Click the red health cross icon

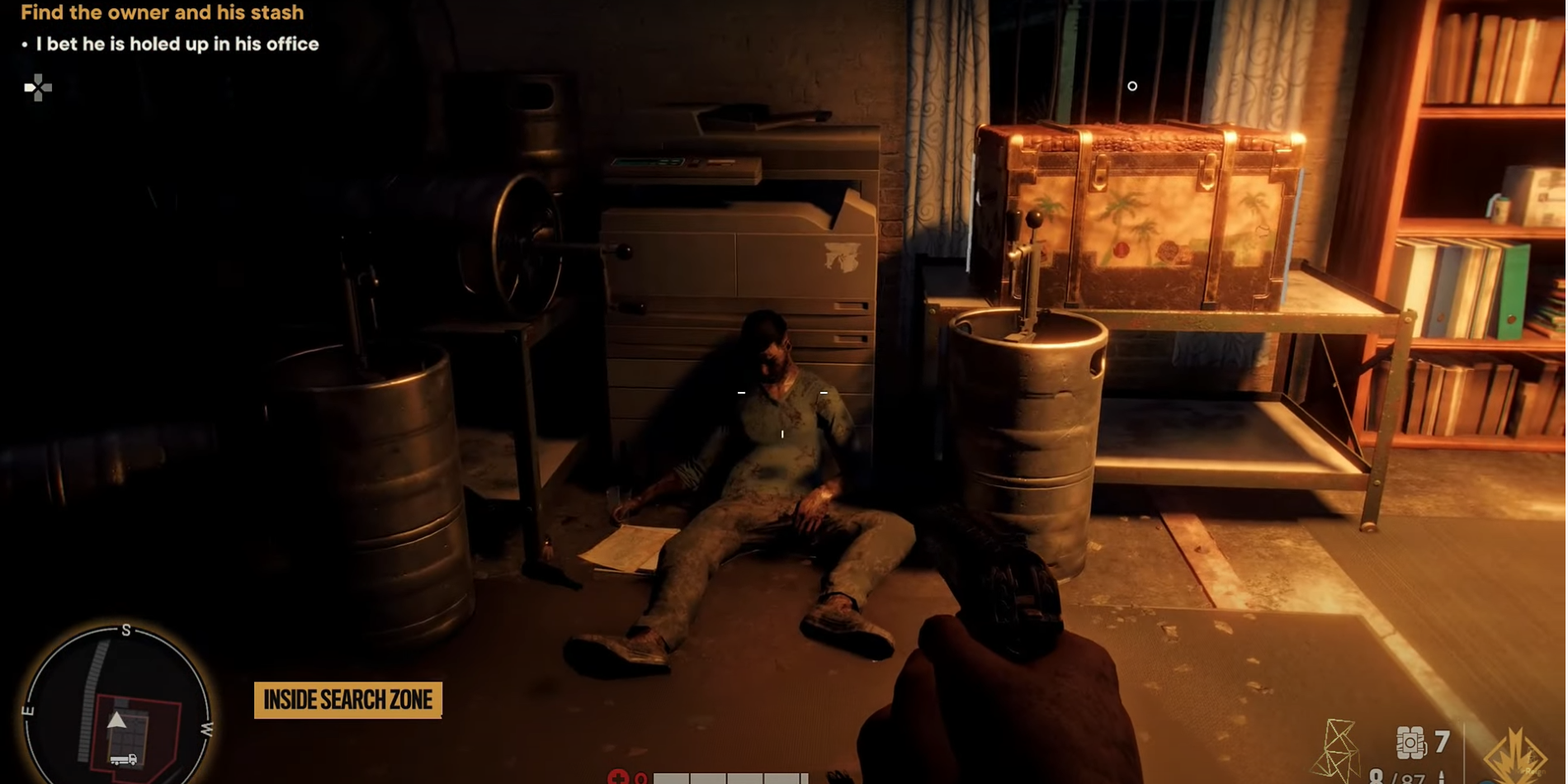[x=618, y=778]
